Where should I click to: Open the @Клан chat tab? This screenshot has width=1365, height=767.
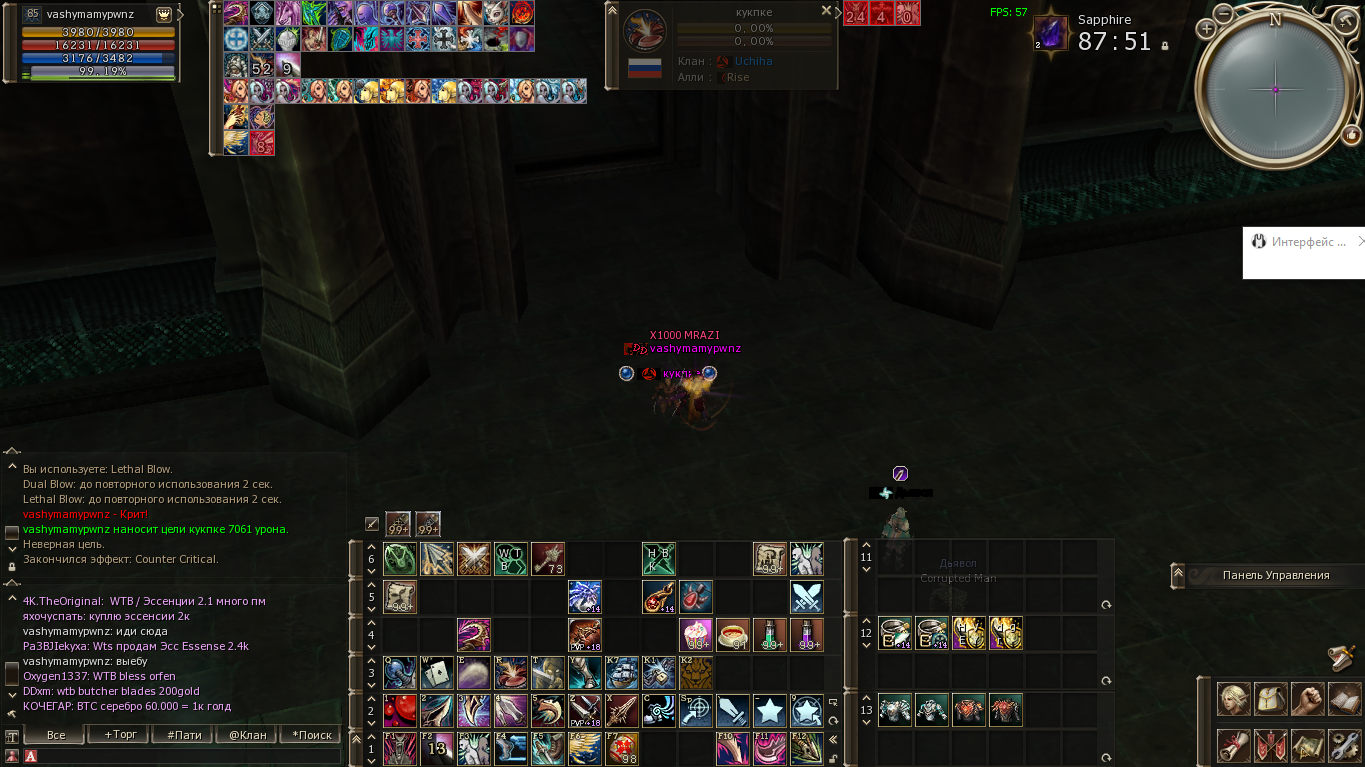[x=247, y=735]
